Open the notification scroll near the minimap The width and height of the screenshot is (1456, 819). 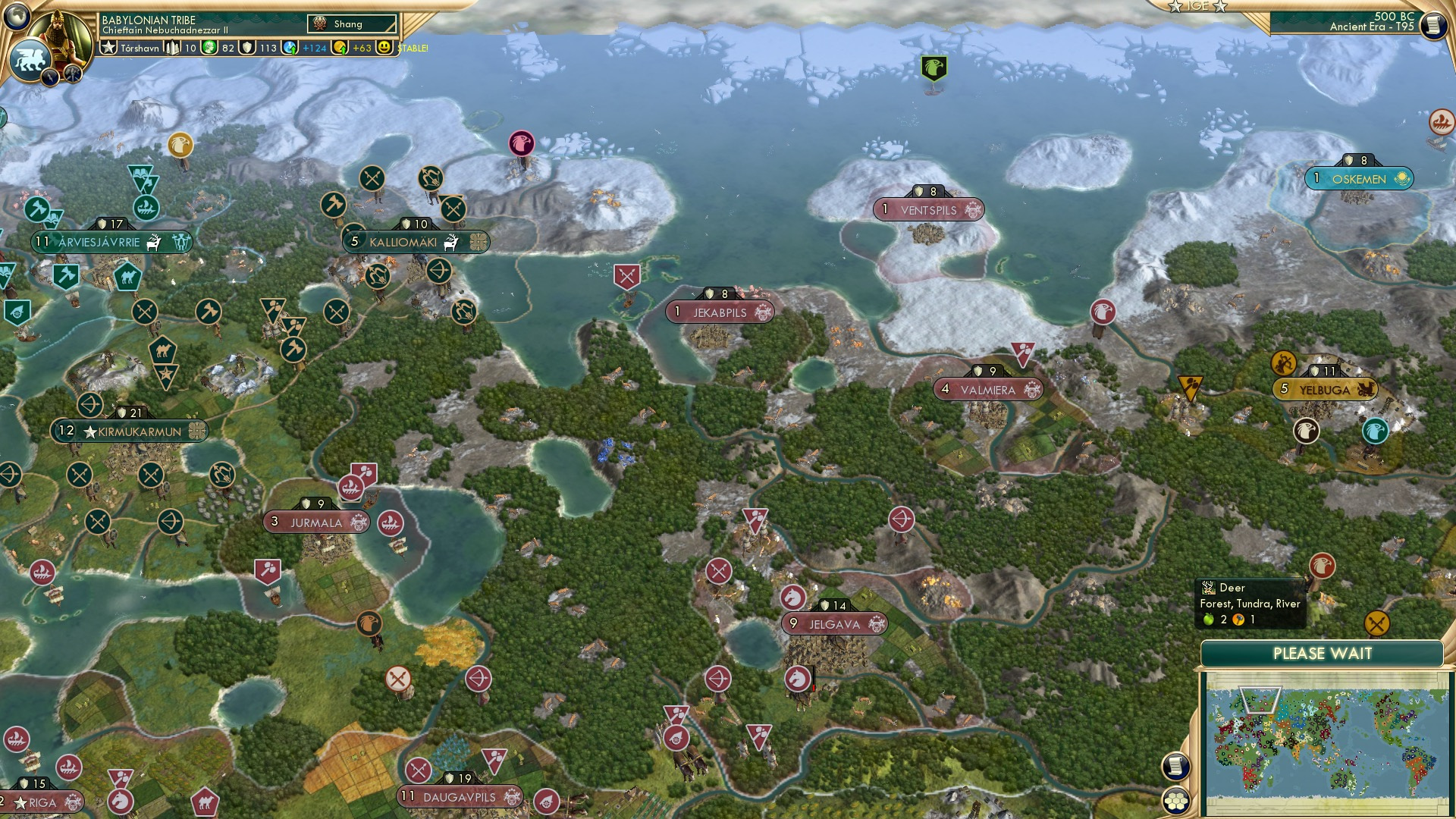[1175, 767]
